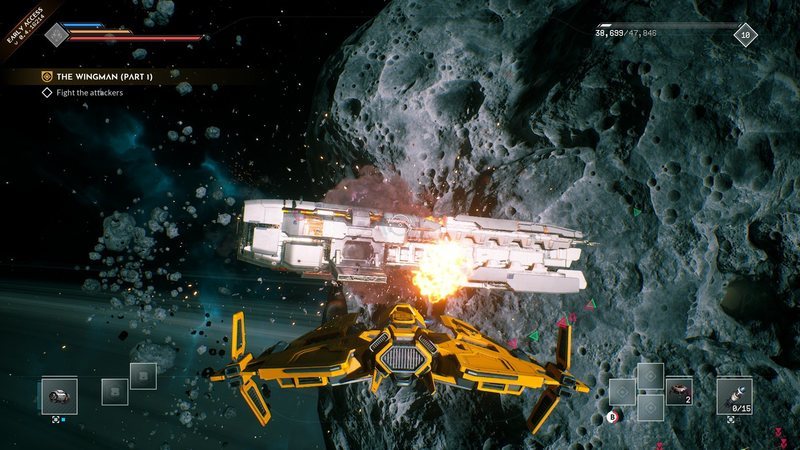800x450 pixels.
Task: Click the ship emblem beside the status bars
Action: click(x=57, y=33)
